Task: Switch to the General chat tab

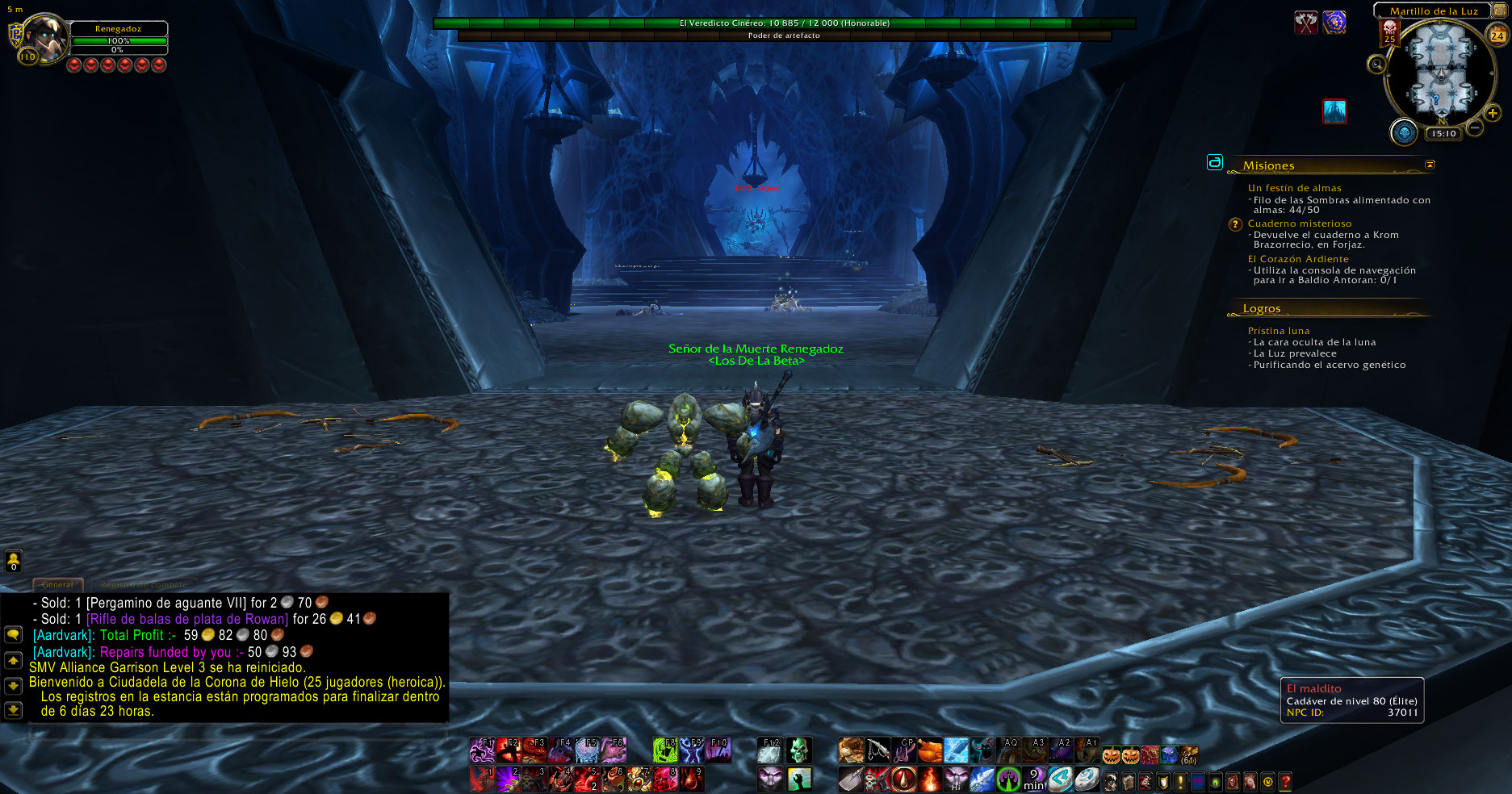Action: [57, 584]
